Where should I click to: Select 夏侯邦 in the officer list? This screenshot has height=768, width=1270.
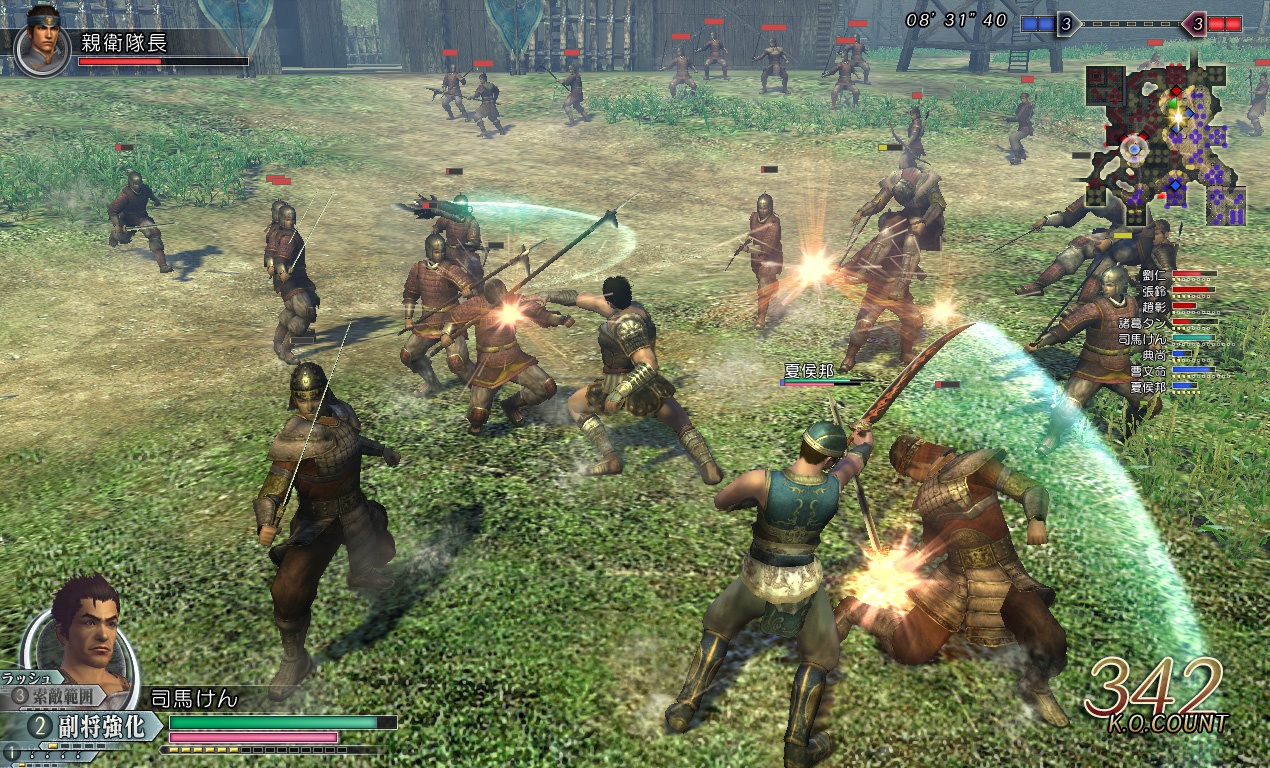[x=1149, y=386]
